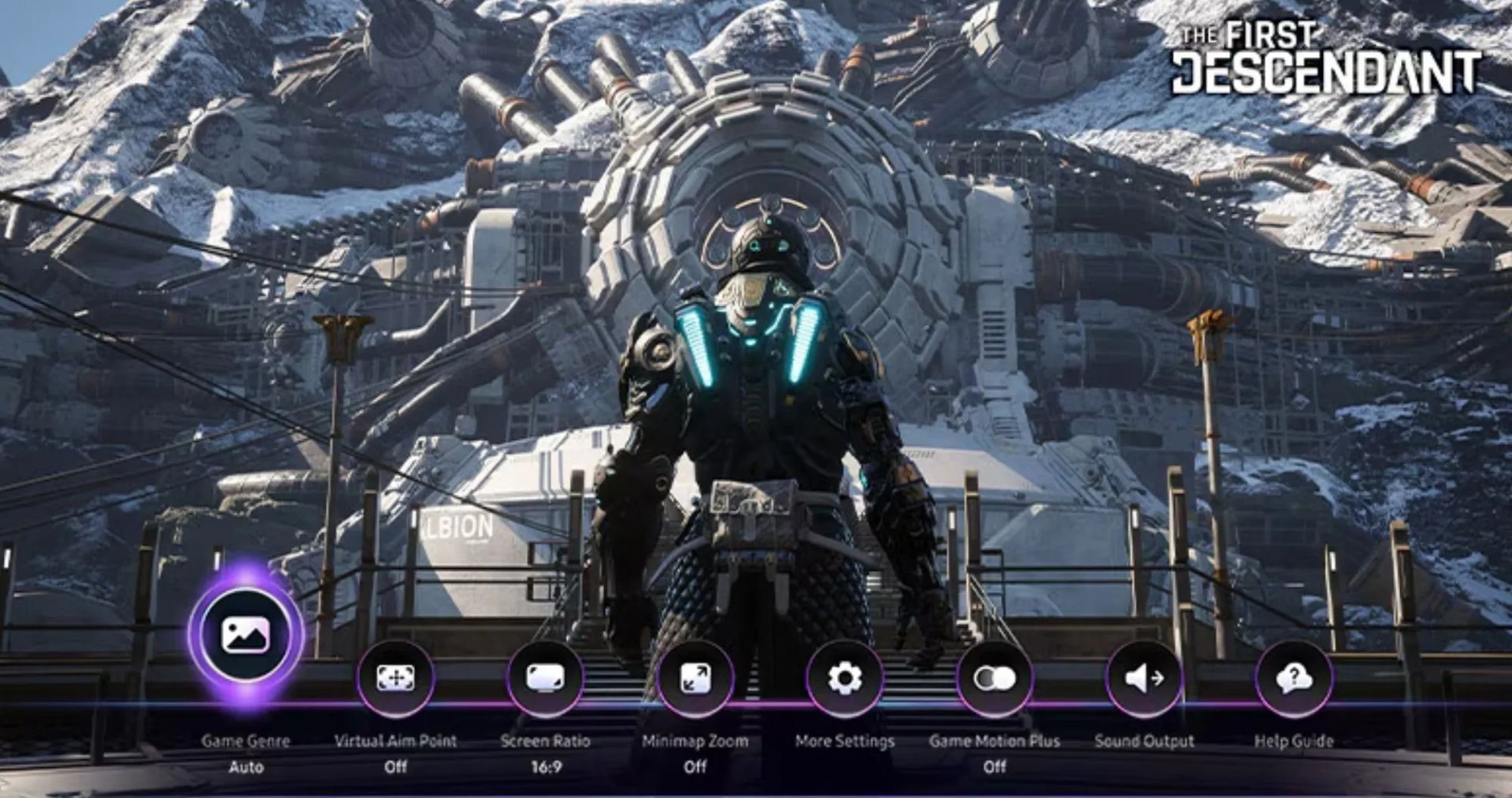Select the Game Genre picture icon

point(246,635)
